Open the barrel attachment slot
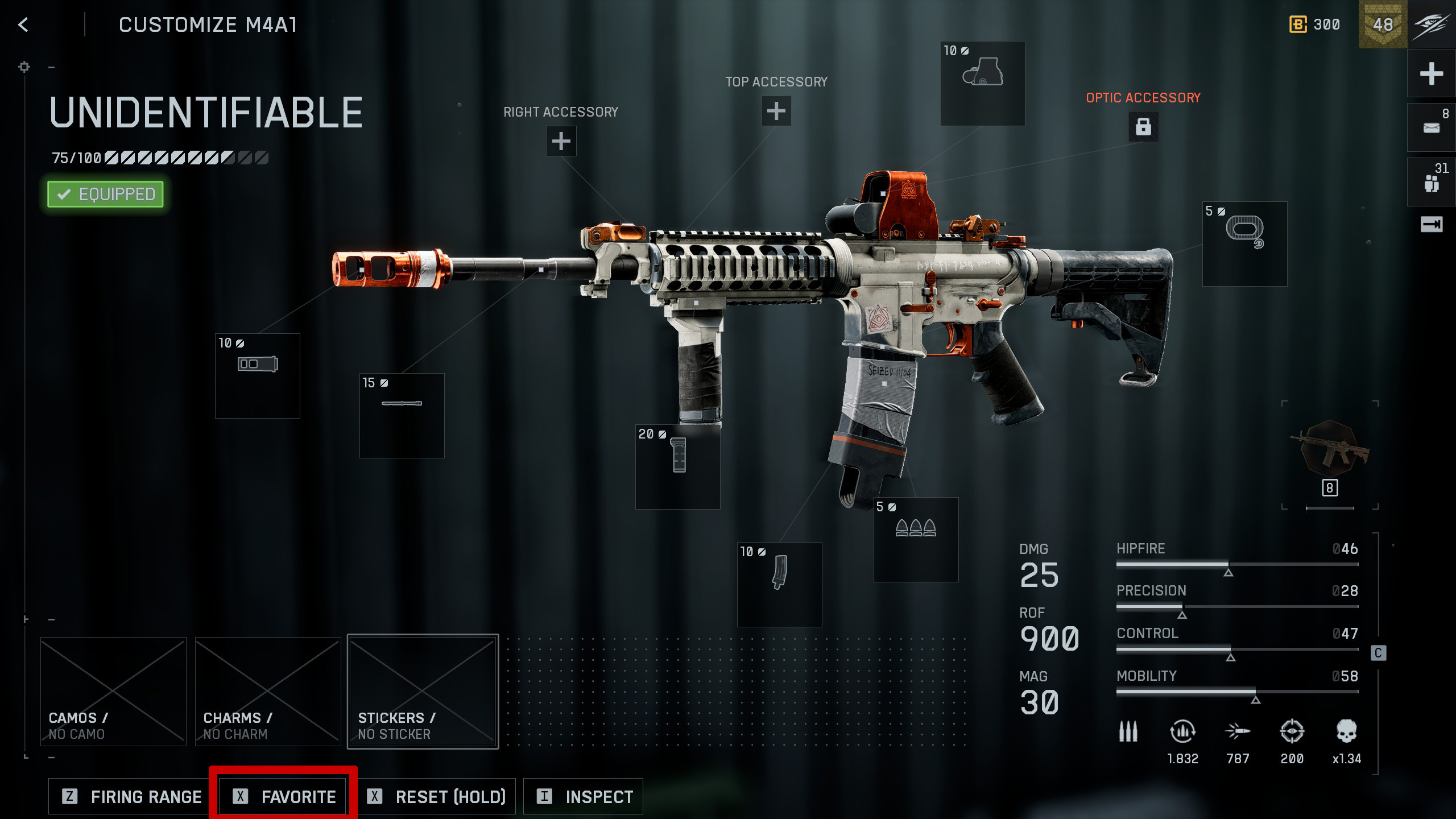The image size is (1456, 819). tap(402, 415)
